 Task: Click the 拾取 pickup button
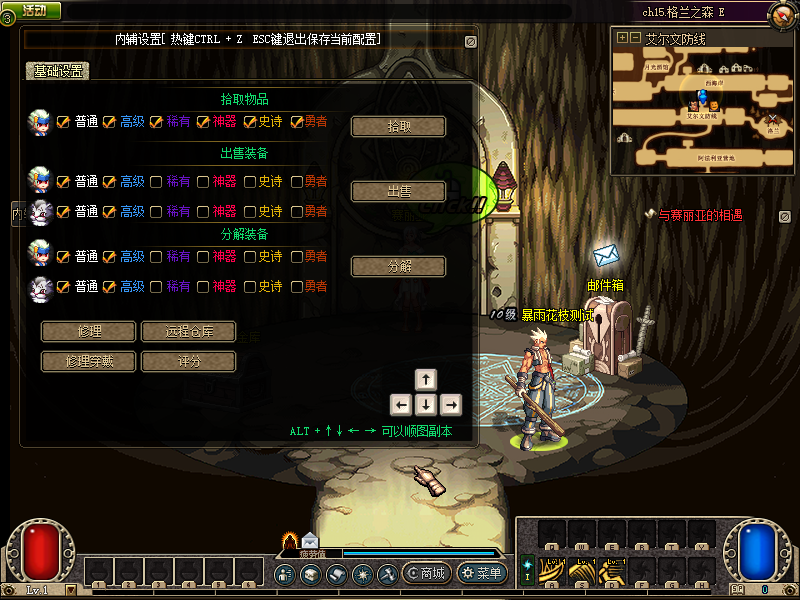398,127
